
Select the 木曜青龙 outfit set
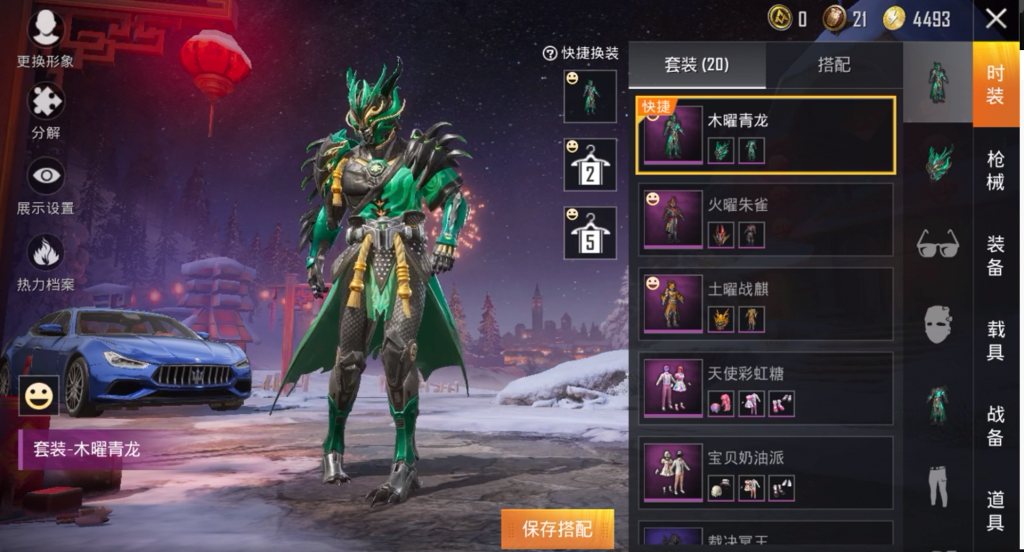[x=765, y=136]
